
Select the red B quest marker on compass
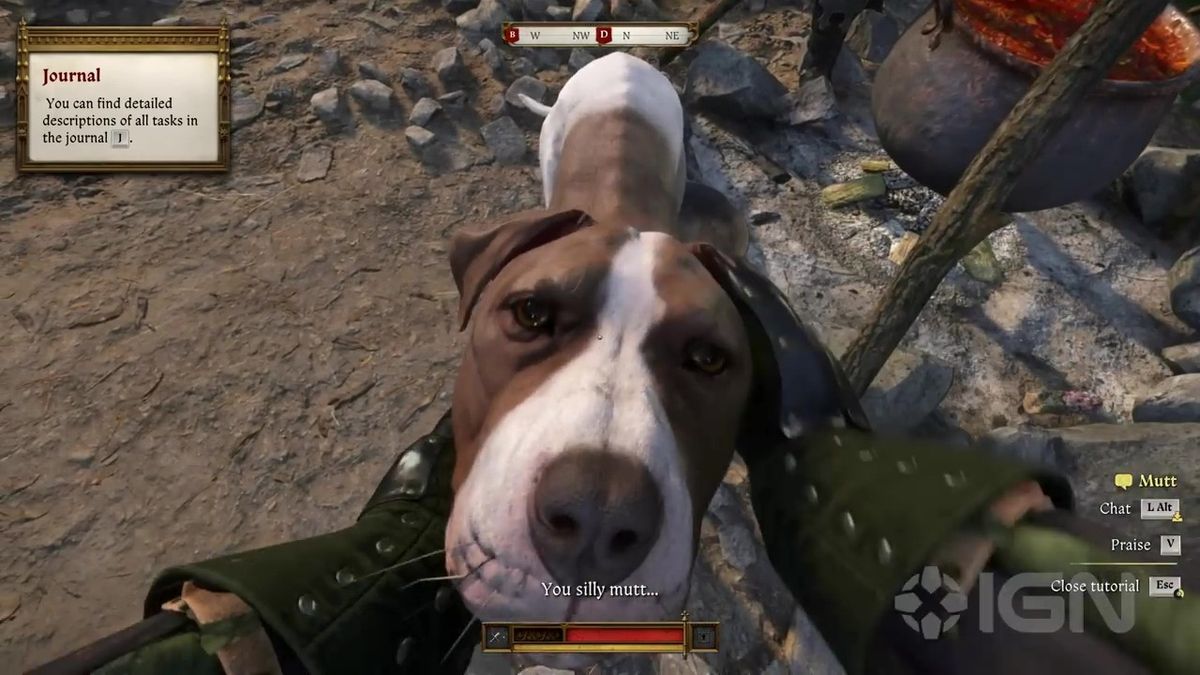click(x=513, y=35)
